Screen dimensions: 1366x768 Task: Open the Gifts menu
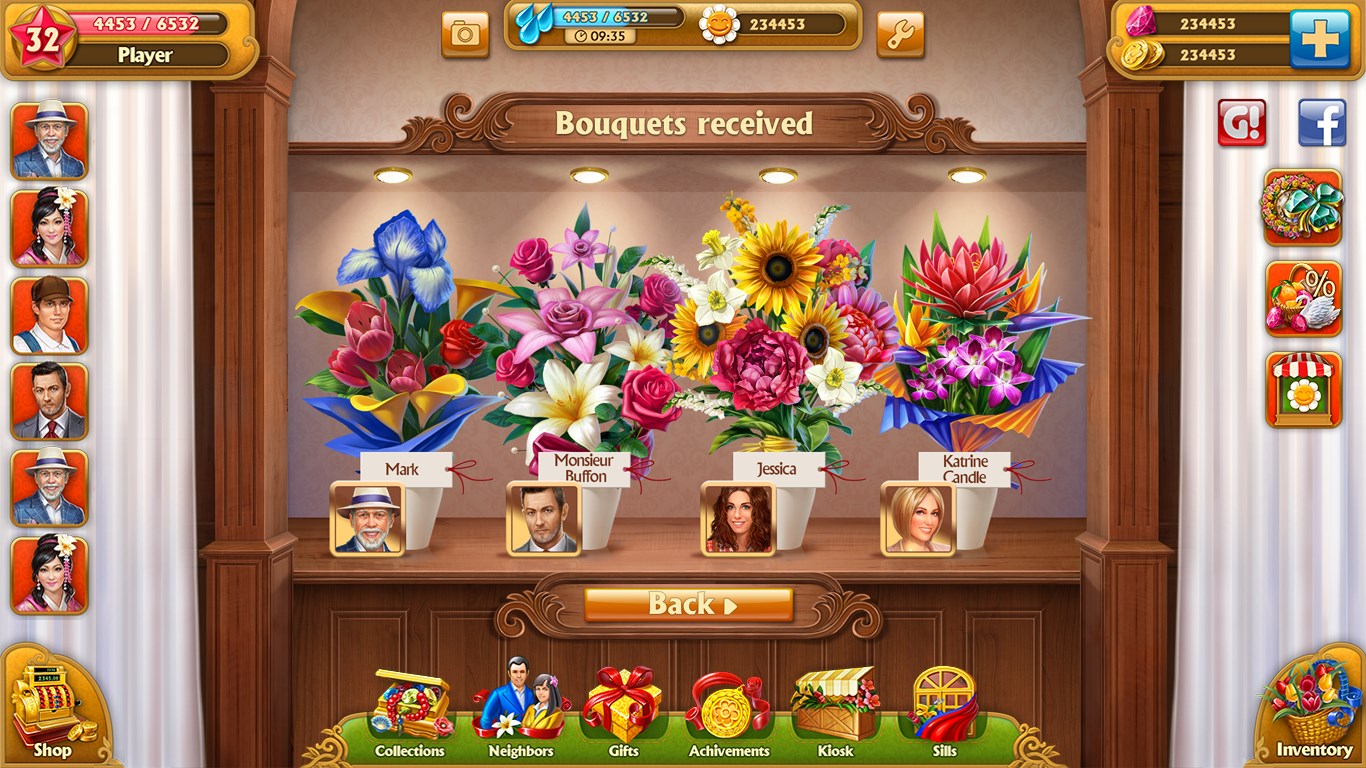621,708
